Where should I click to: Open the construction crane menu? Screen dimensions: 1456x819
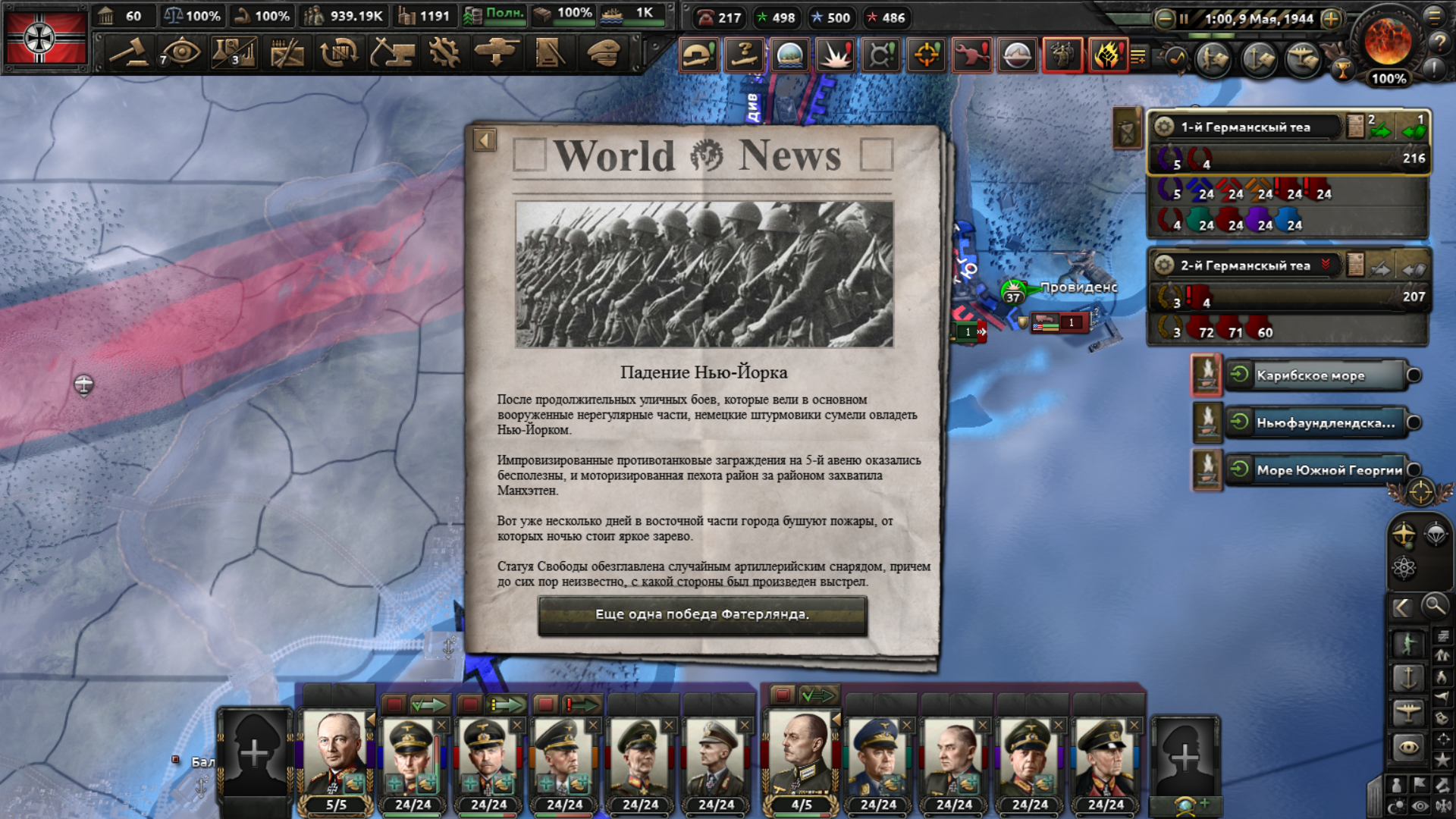(x=392, y=53)
